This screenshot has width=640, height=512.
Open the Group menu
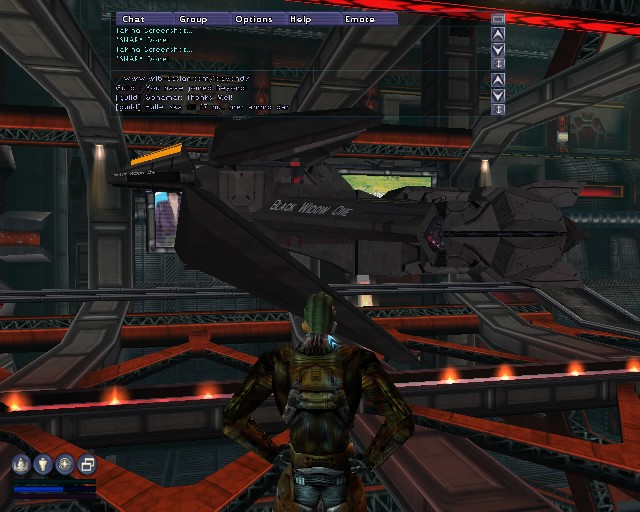[x=192, y=19]
